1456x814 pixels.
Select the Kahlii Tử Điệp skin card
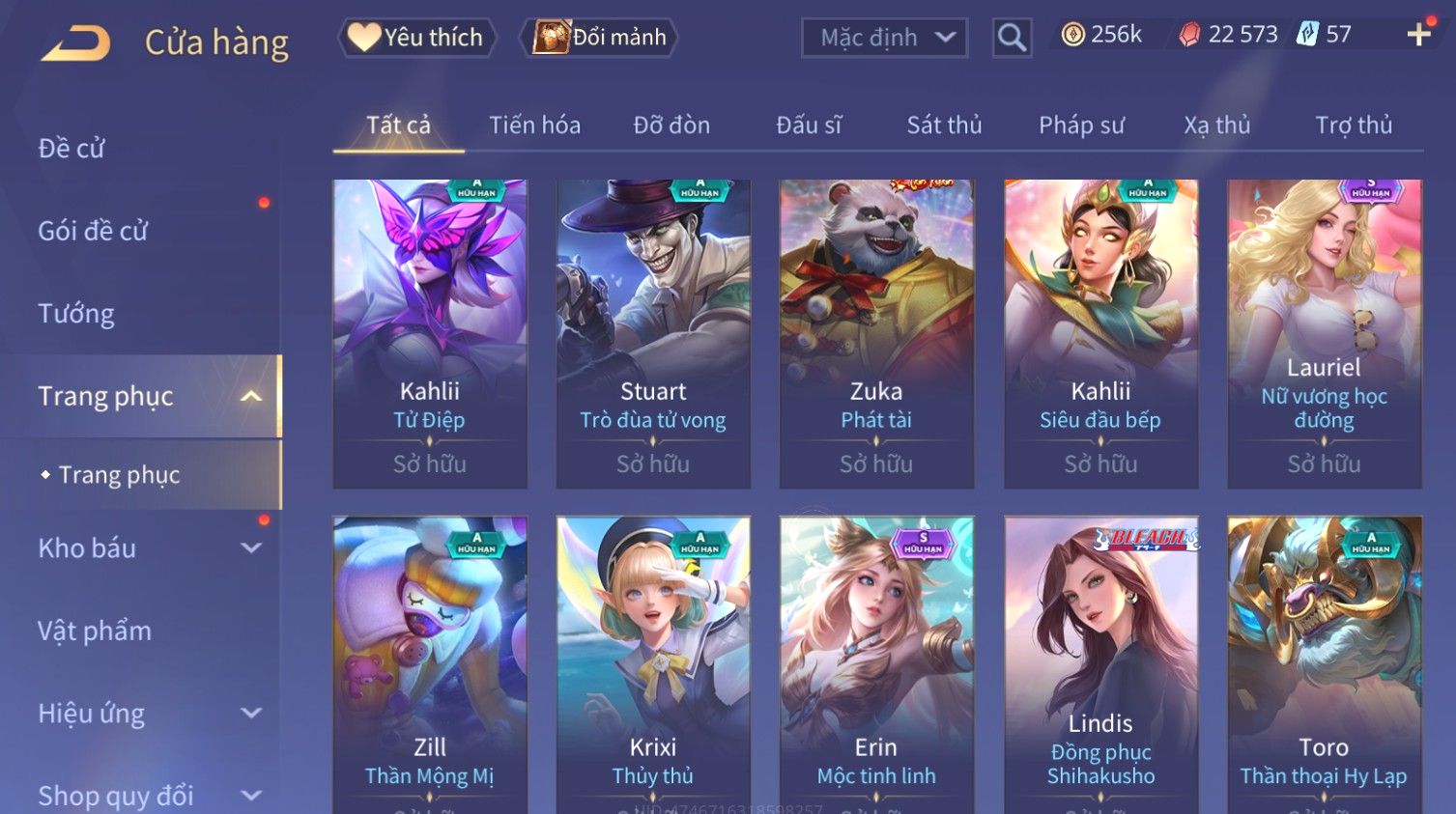430,333
